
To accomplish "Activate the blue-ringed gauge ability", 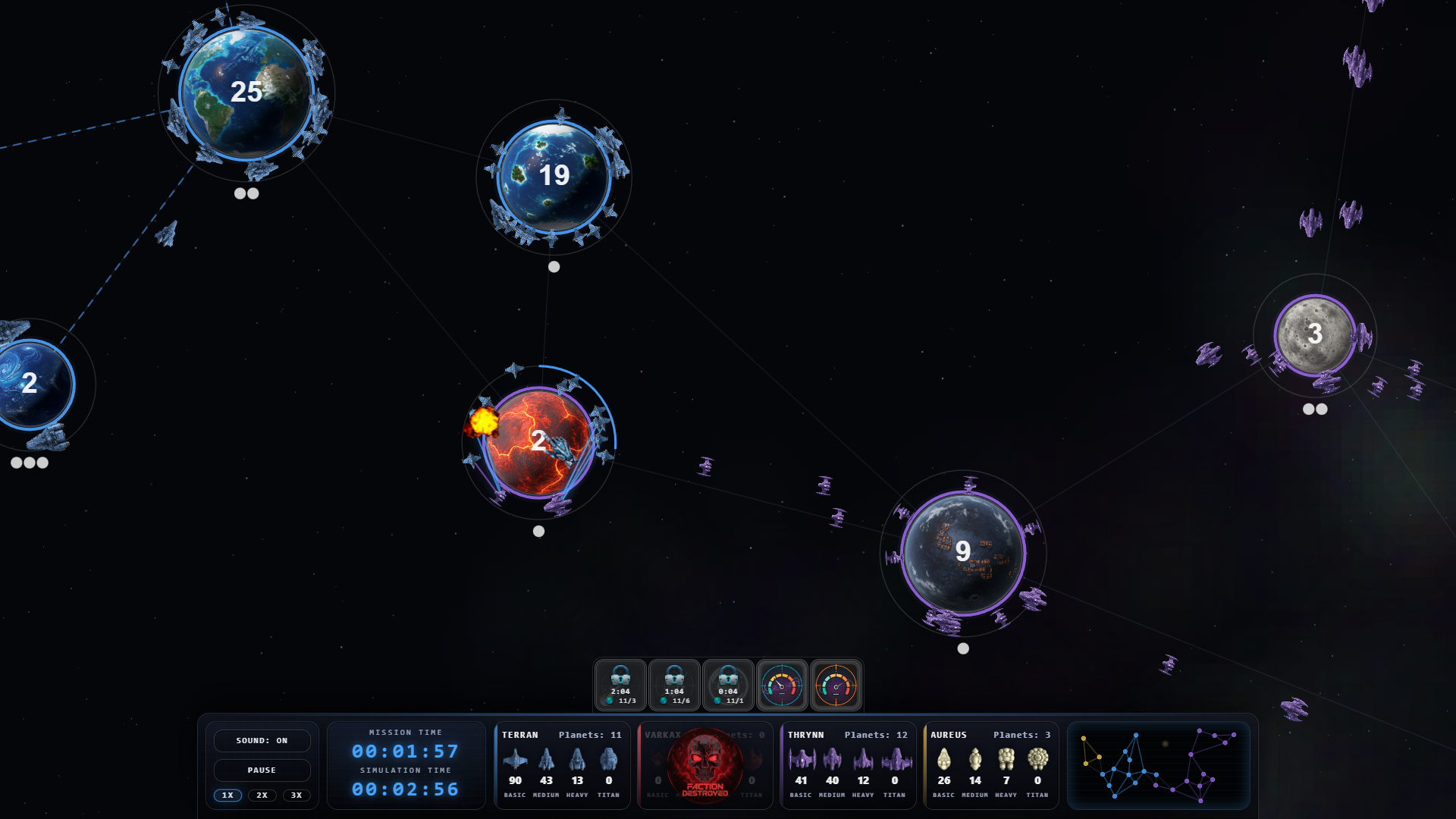I will coord(782,685).
